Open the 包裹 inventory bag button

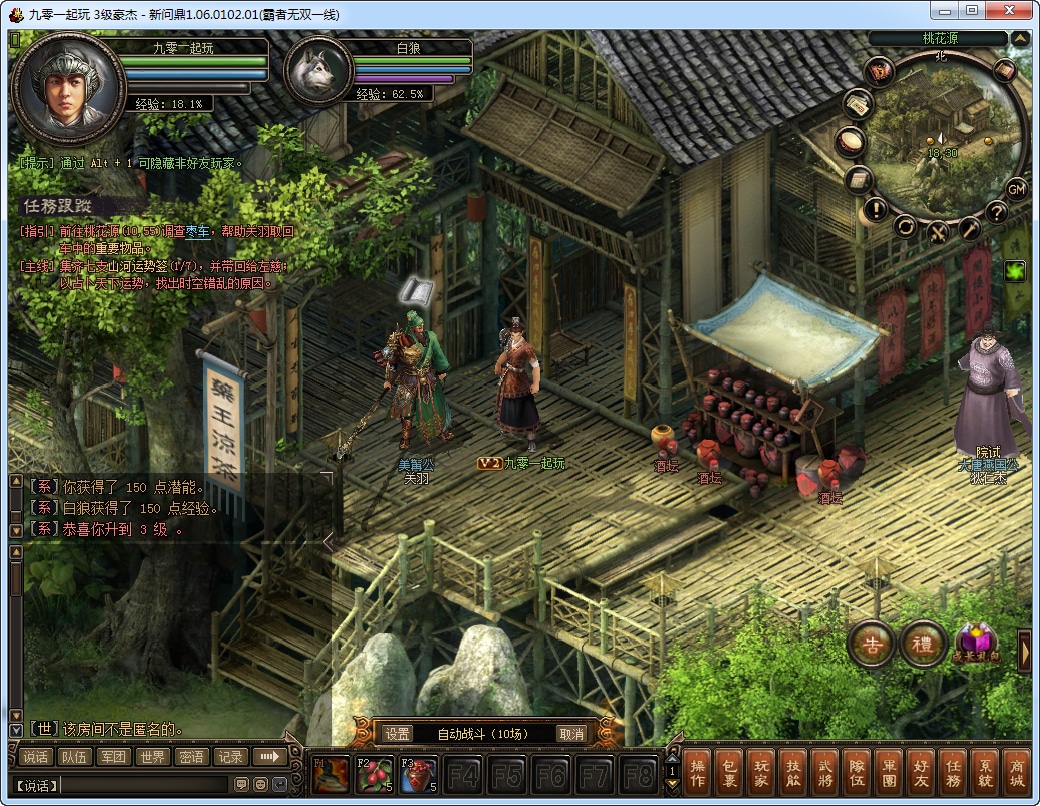point(729,773)
